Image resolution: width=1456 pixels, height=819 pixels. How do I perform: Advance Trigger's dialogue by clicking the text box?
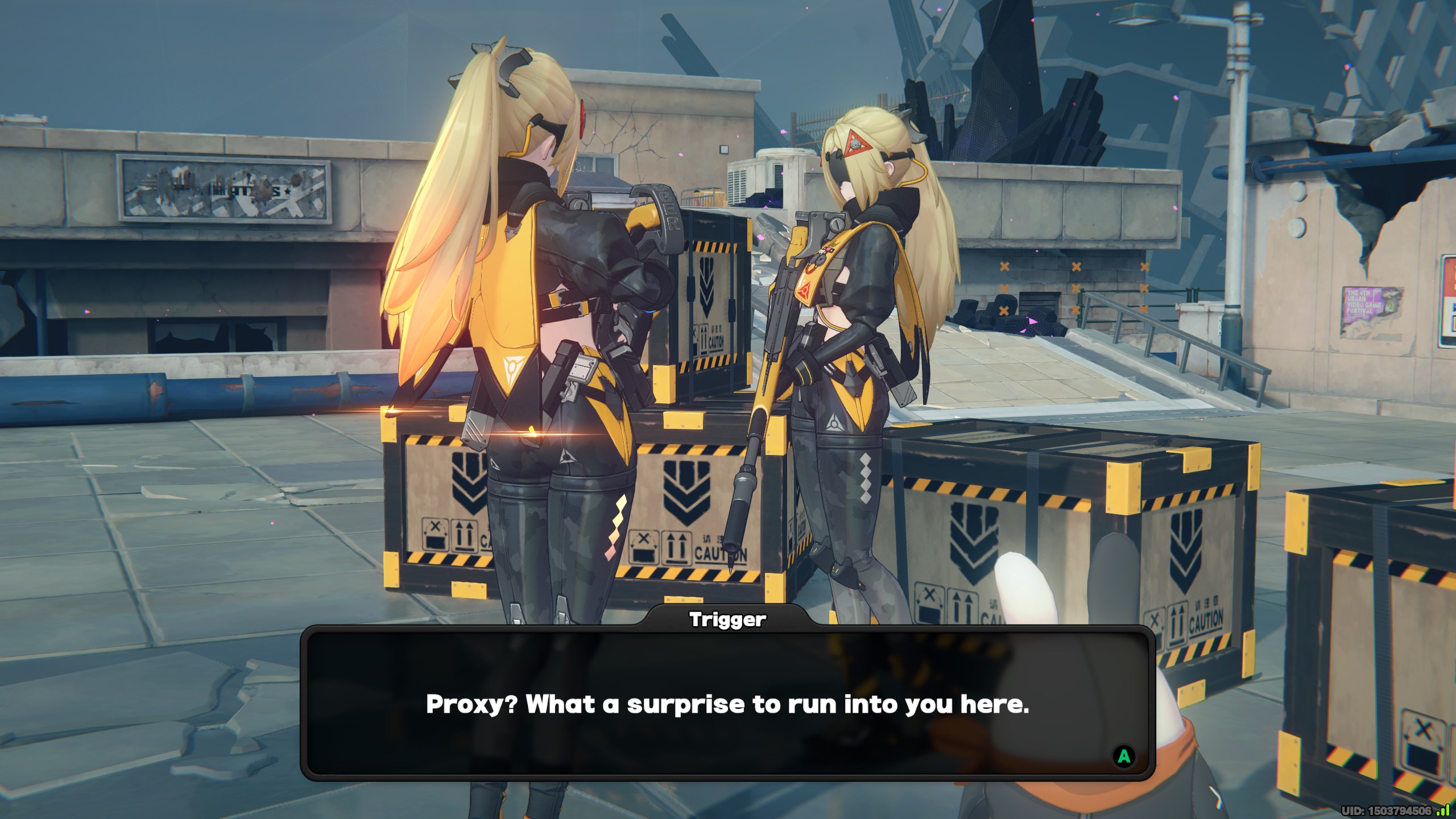[727, 704]
